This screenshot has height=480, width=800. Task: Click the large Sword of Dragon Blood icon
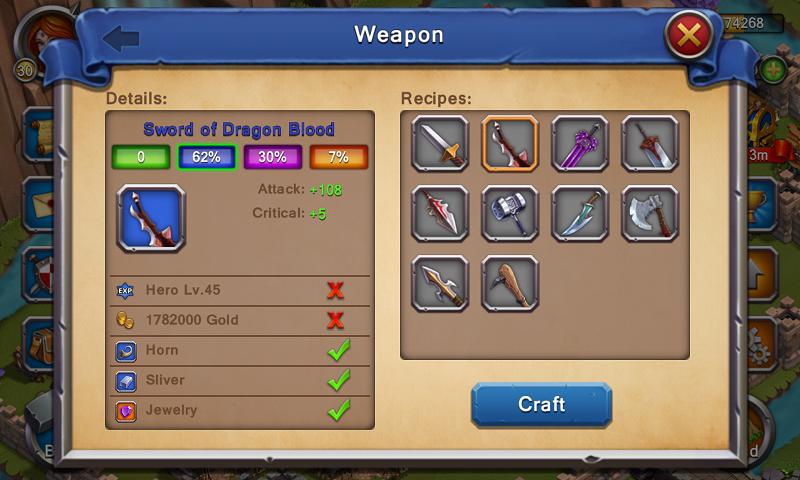[x=151, y=217]
